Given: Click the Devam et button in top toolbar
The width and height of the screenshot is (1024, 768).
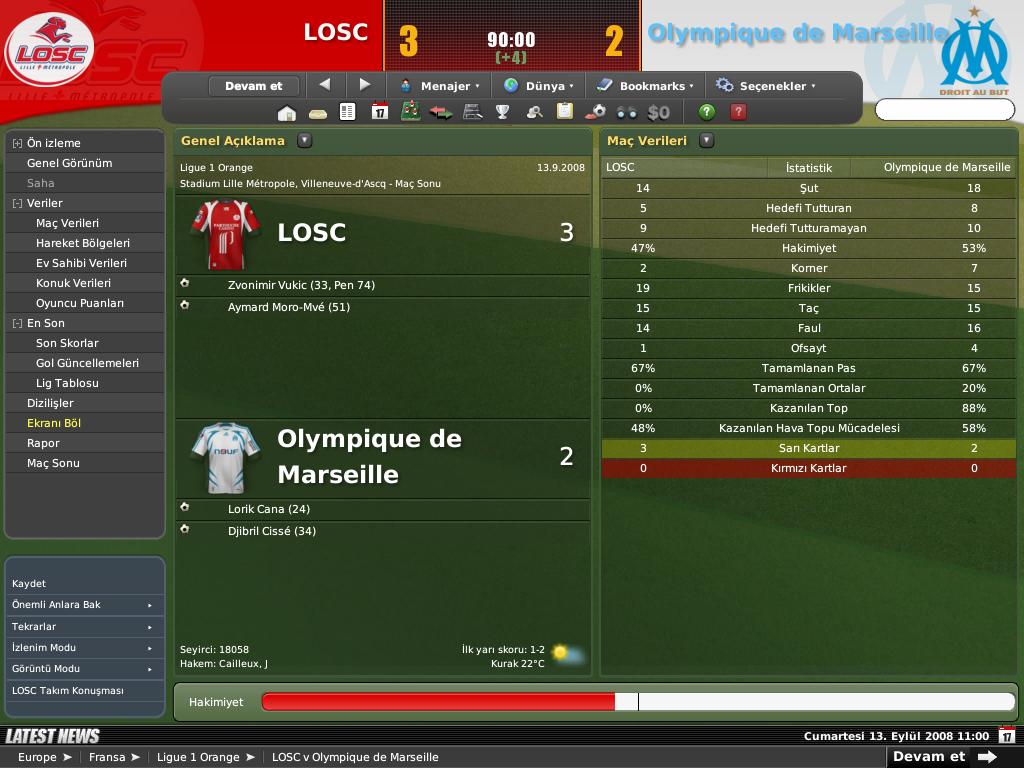Looking at the screenshot, I should (x=254, y=86).
